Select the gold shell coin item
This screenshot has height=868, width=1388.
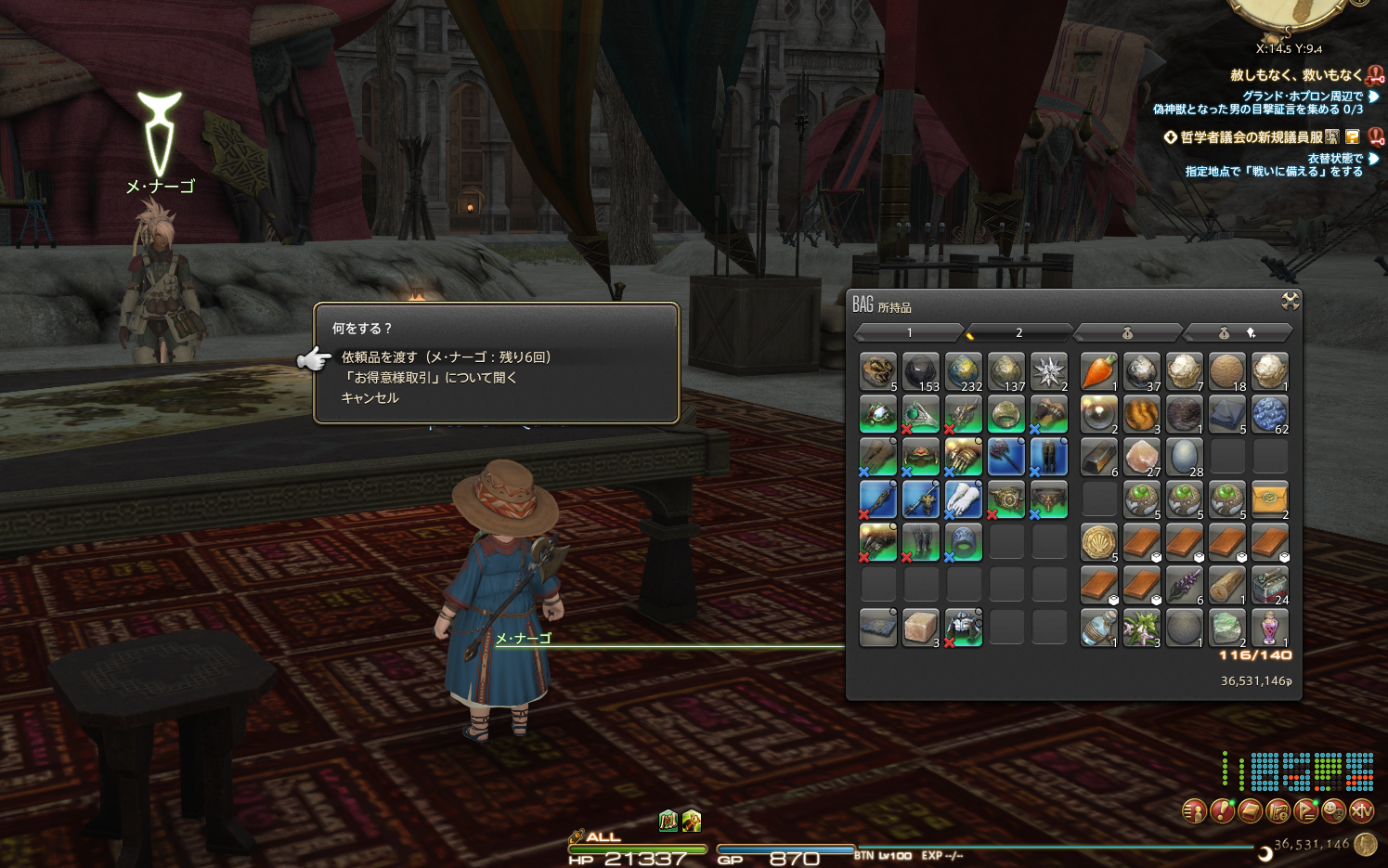tap(1098, 542)
